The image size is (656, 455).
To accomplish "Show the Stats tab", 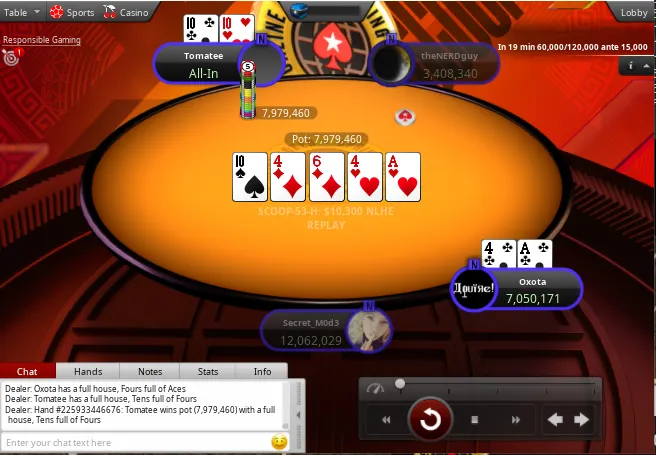I will pyautogui.click(x=208, y=371).
